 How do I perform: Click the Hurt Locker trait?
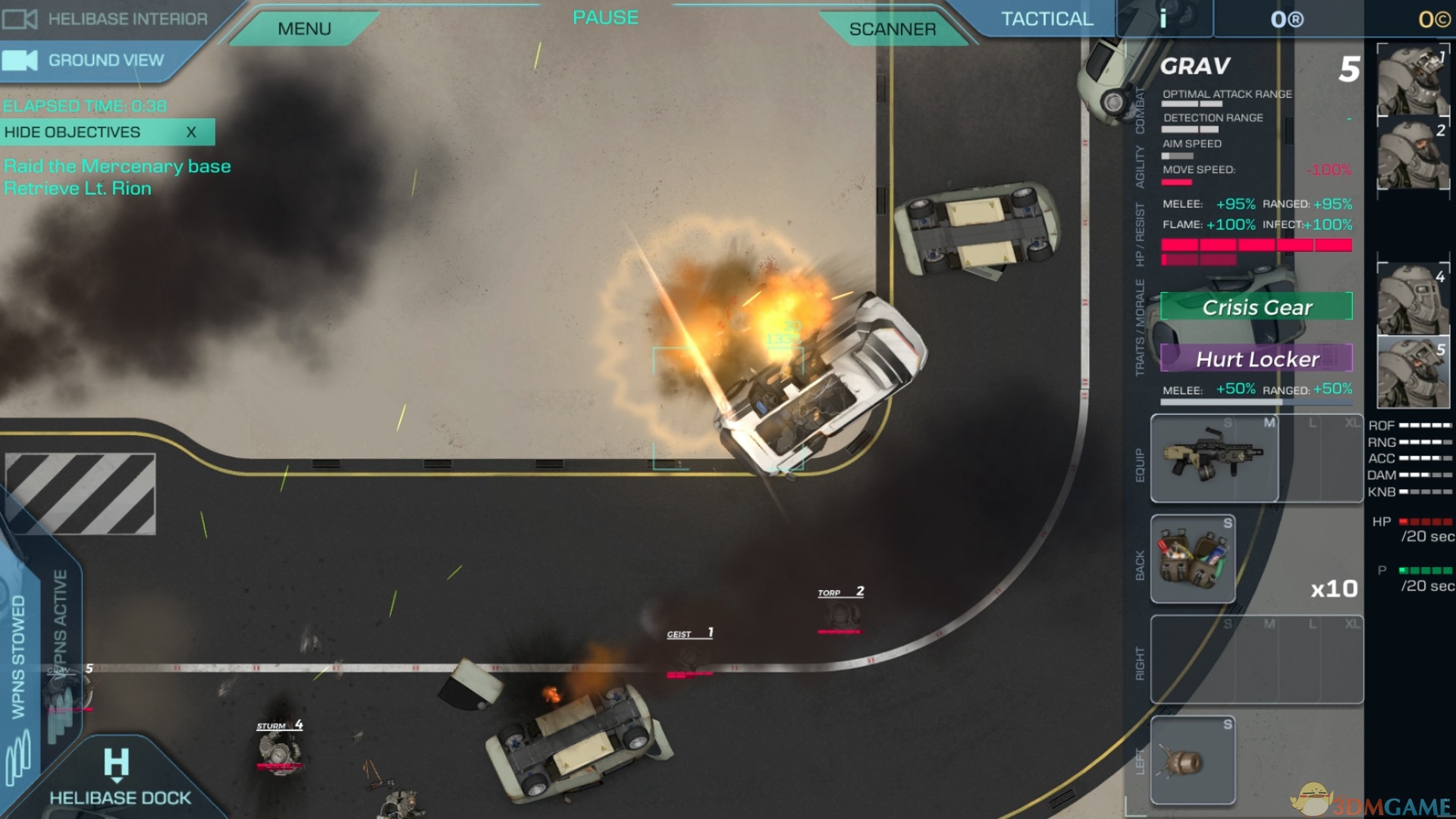1257,359
